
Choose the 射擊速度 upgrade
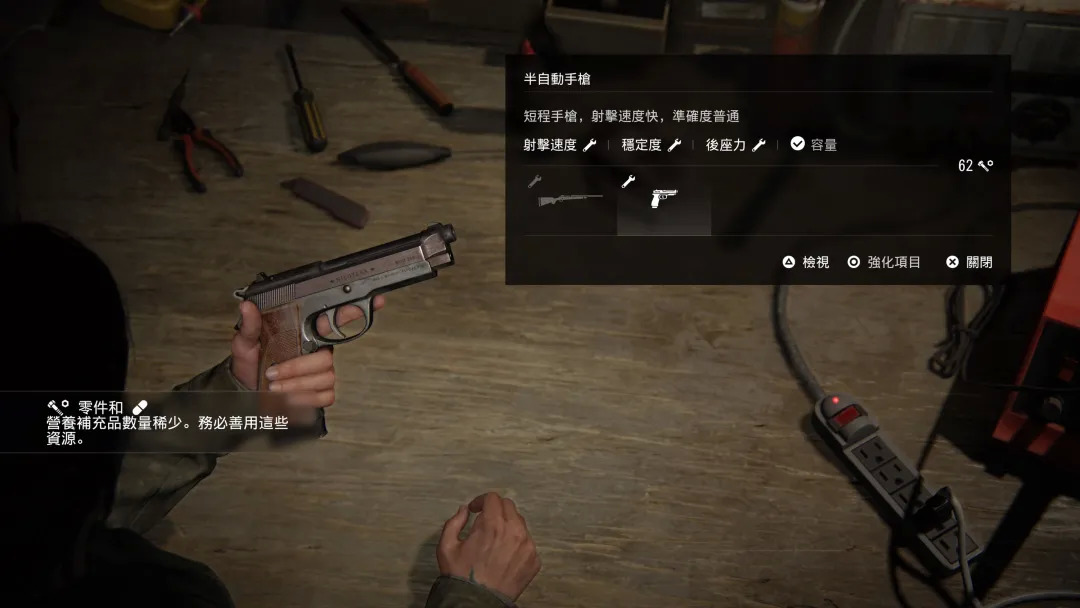click(x=559, y=145)
